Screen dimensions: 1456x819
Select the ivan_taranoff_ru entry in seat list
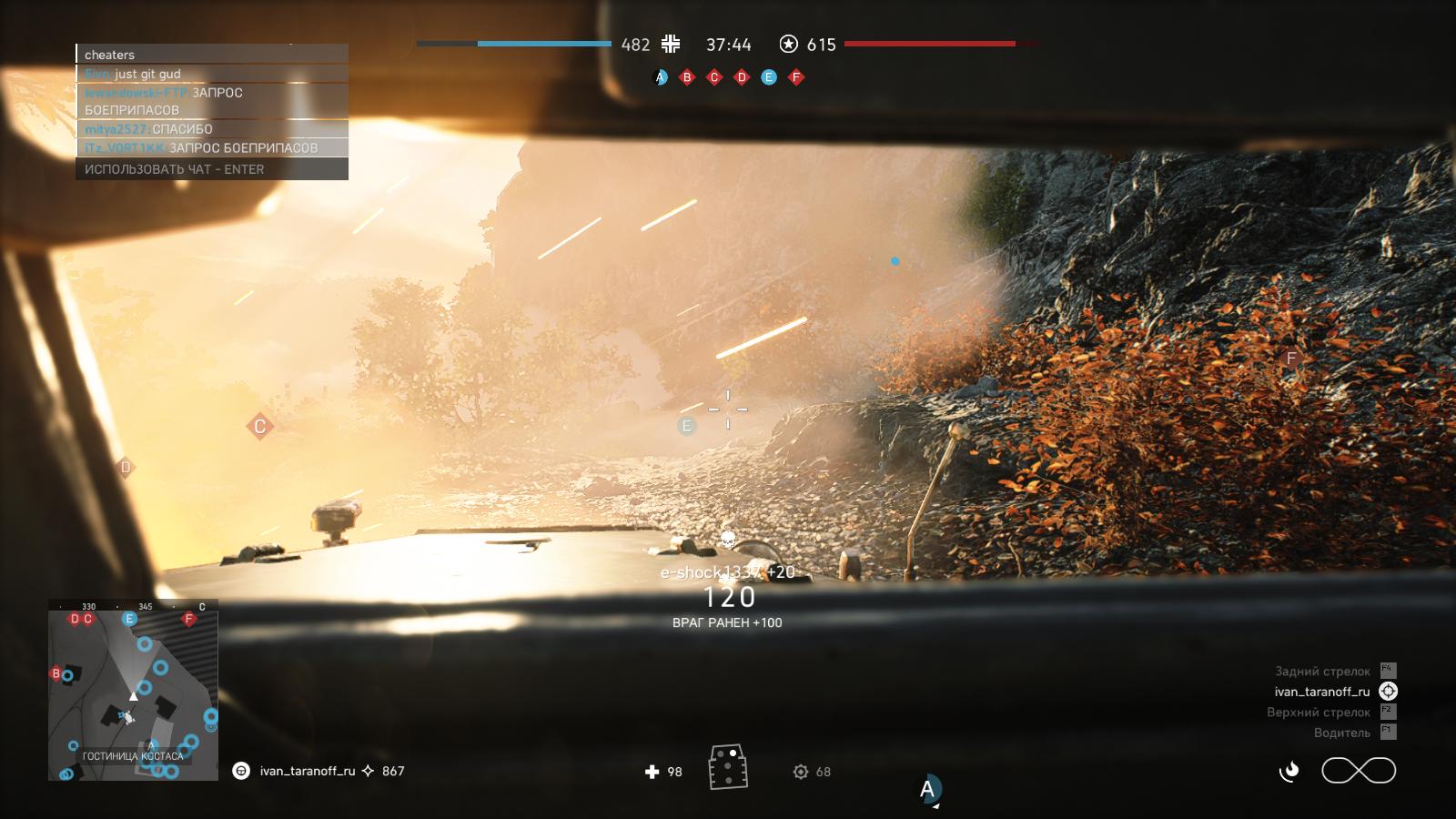(x=1322, y=692)
